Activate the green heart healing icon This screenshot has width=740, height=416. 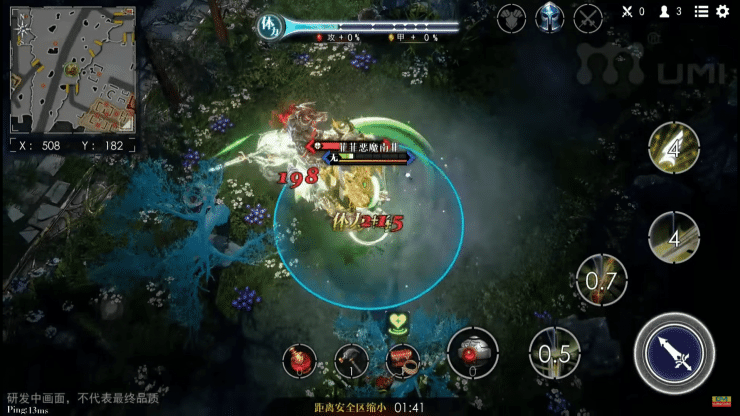click(401, 323)
